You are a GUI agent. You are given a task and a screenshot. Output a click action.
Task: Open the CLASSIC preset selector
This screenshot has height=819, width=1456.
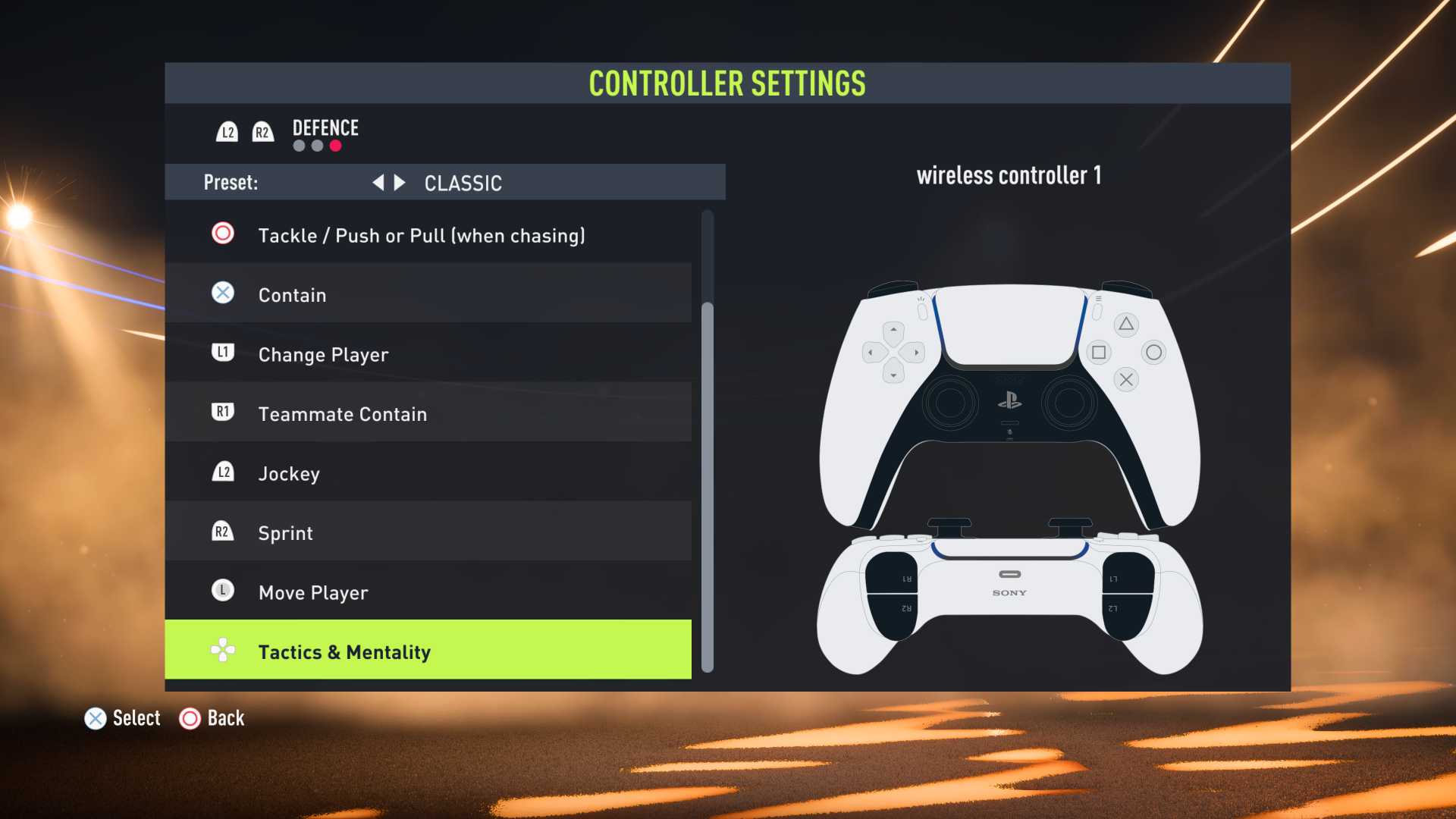click(x=463, y=182)
